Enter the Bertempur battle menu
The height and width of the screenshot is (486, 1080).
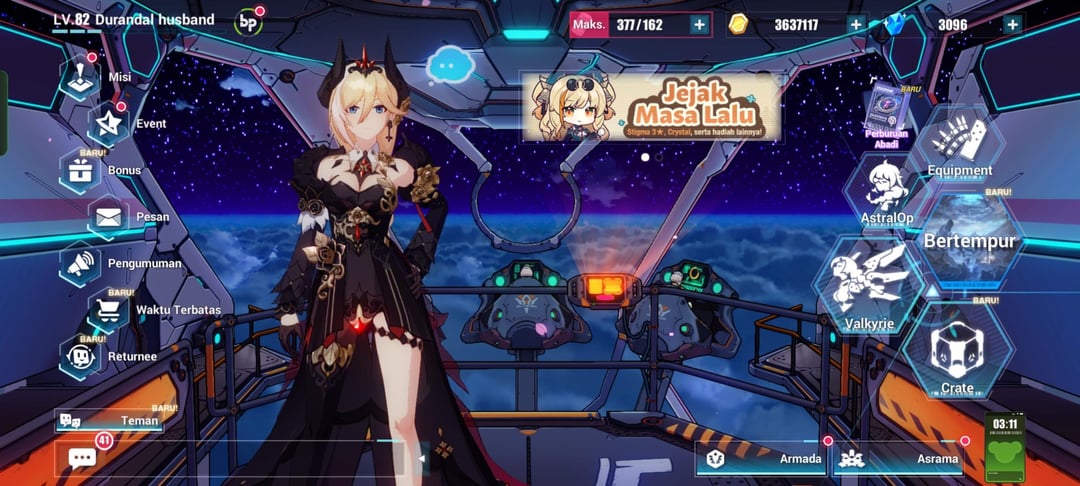(969, 239)
